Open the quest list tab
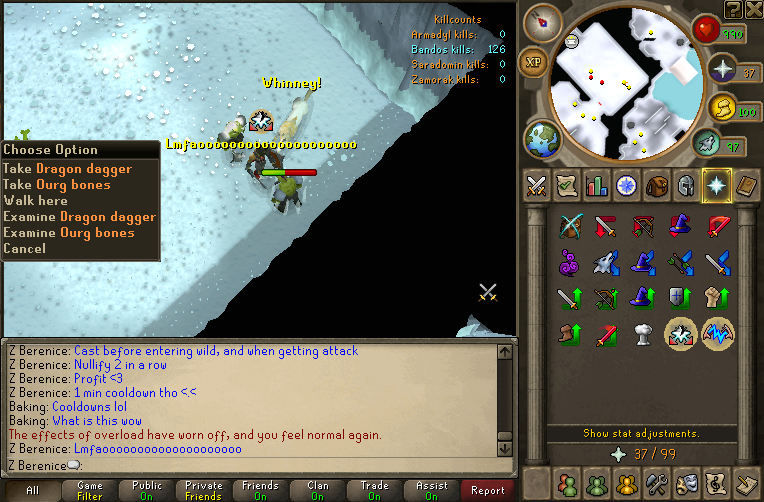Viewport: 764px width, 502px height. tap(566, 185)
